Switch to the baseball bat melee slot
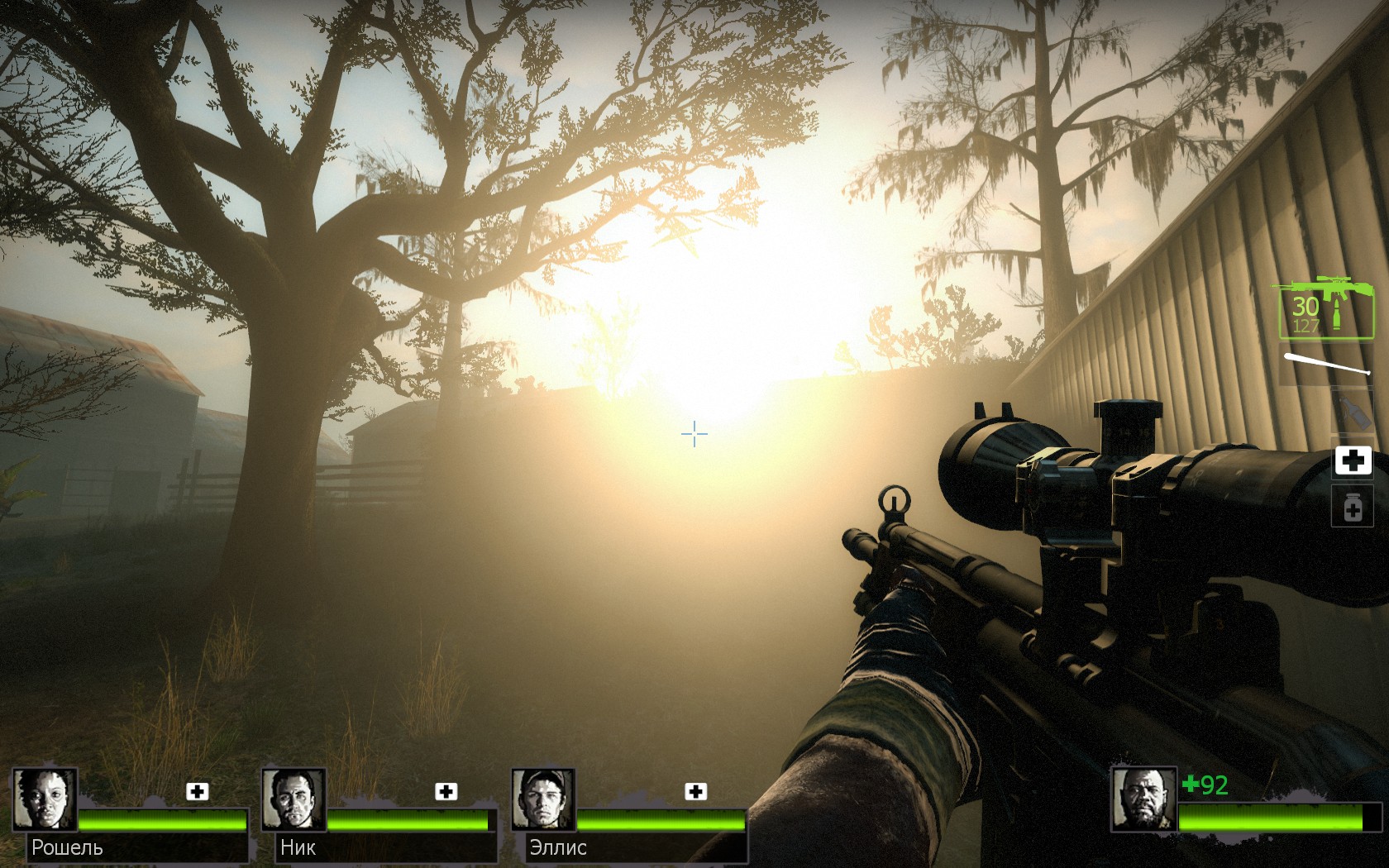 [x=1325, y=365]
